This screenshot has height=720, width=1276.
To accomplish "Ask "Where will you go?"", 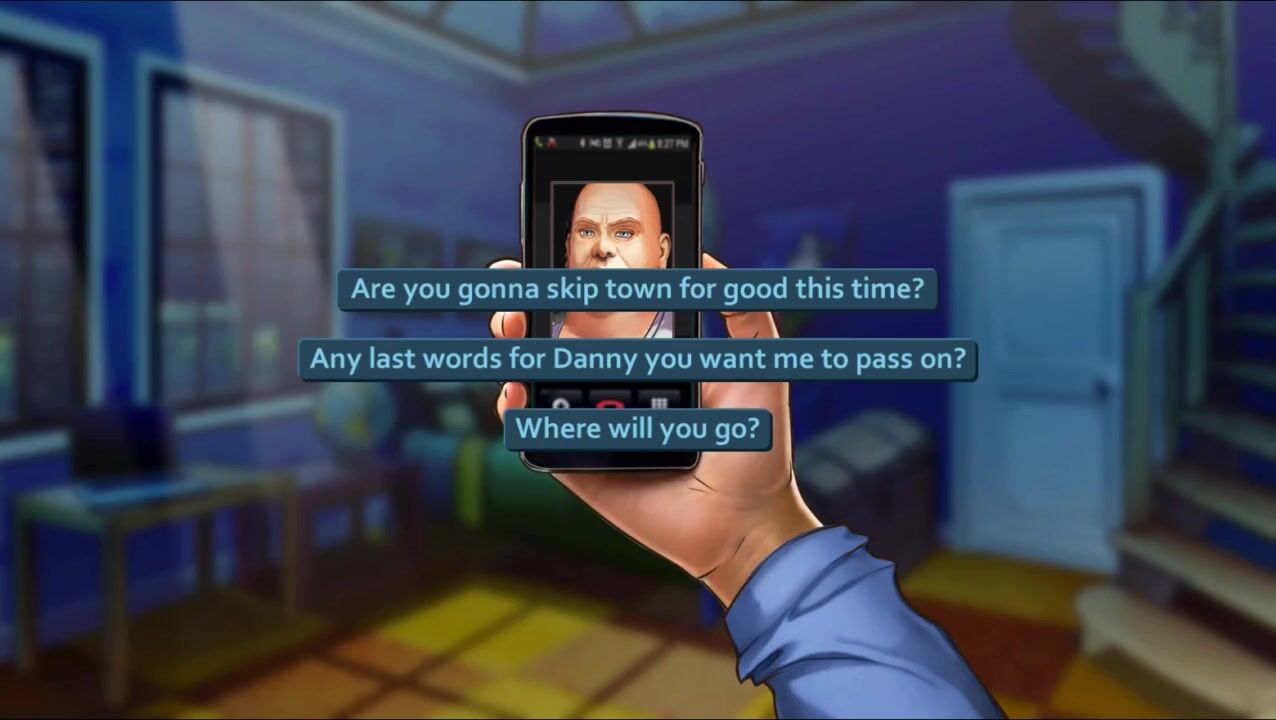I will point(637,429).
